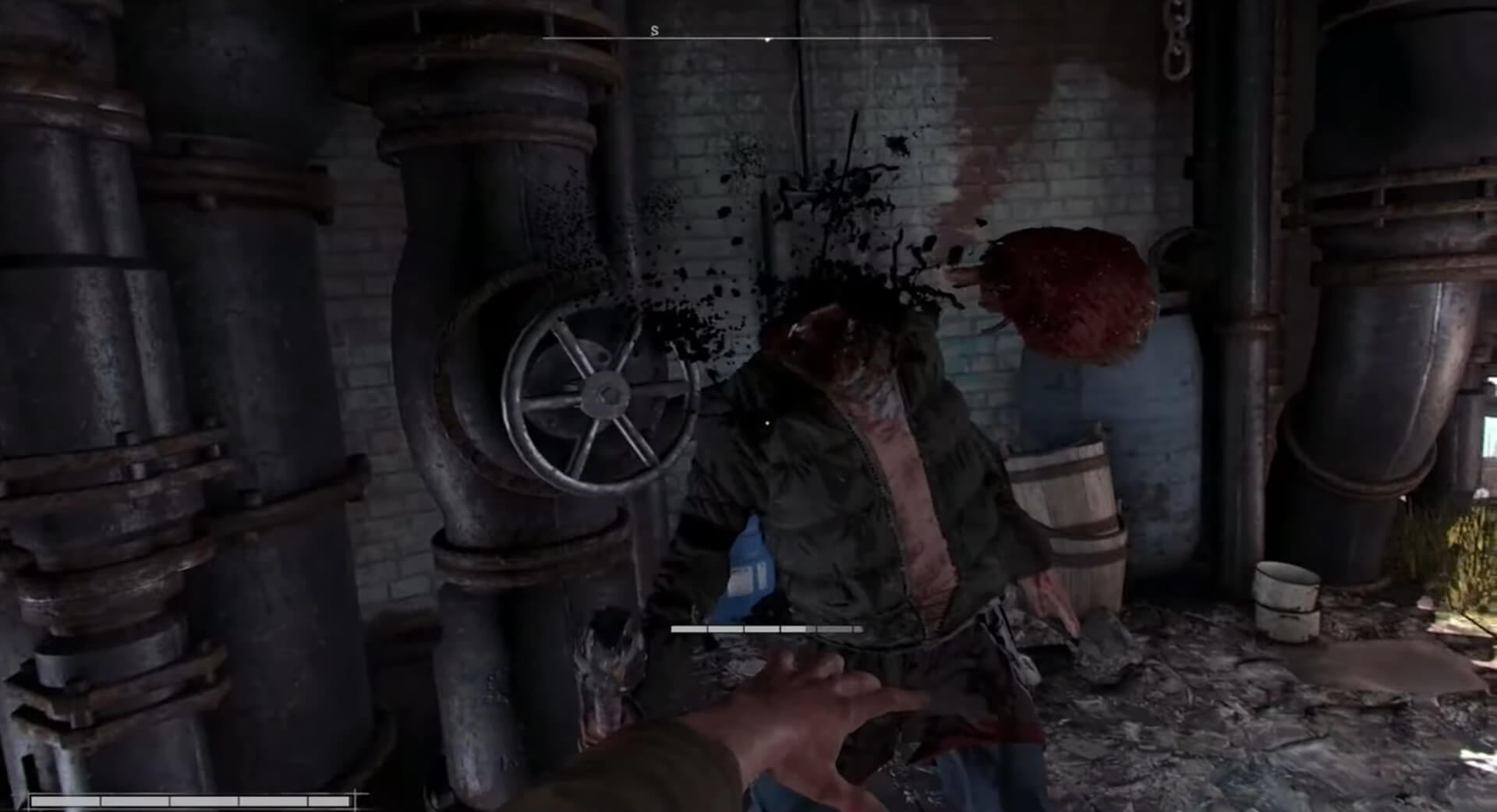Select the white compass pointer triangle
This screenshot has height=812, width=1497.
pyautogui.click(x=767, y=39)
